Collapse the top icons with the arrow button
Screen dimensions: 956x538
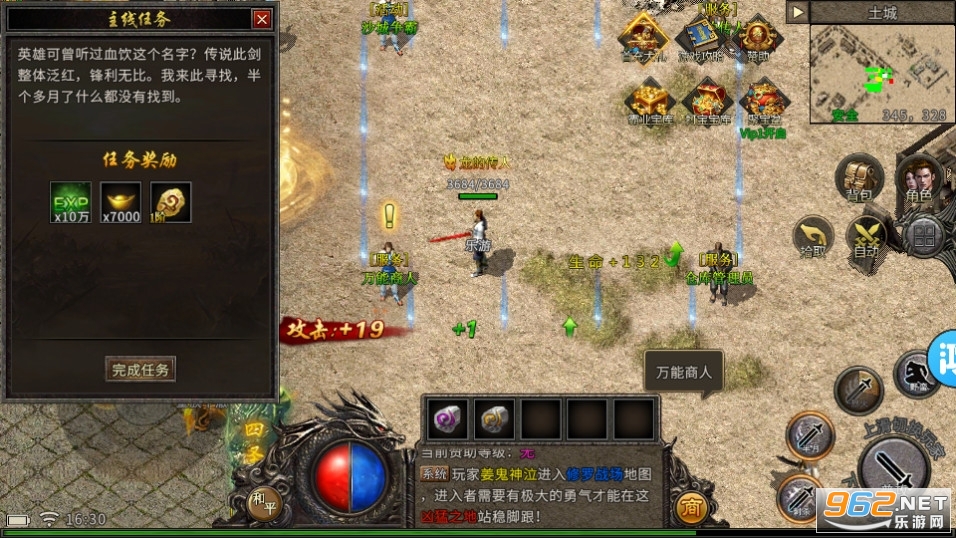(797, 12)
